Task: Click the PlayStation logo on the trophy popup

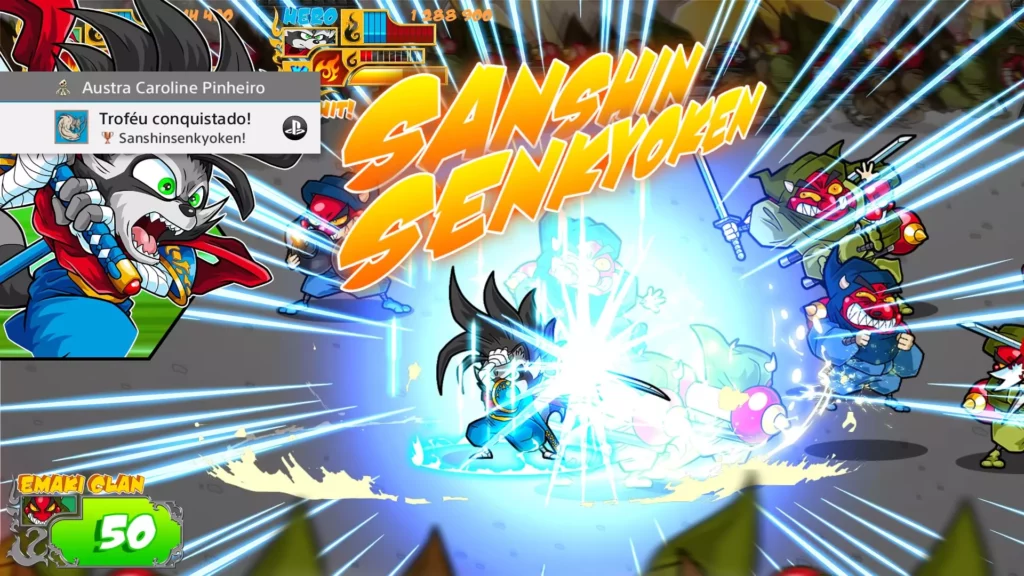Action: 294,127
